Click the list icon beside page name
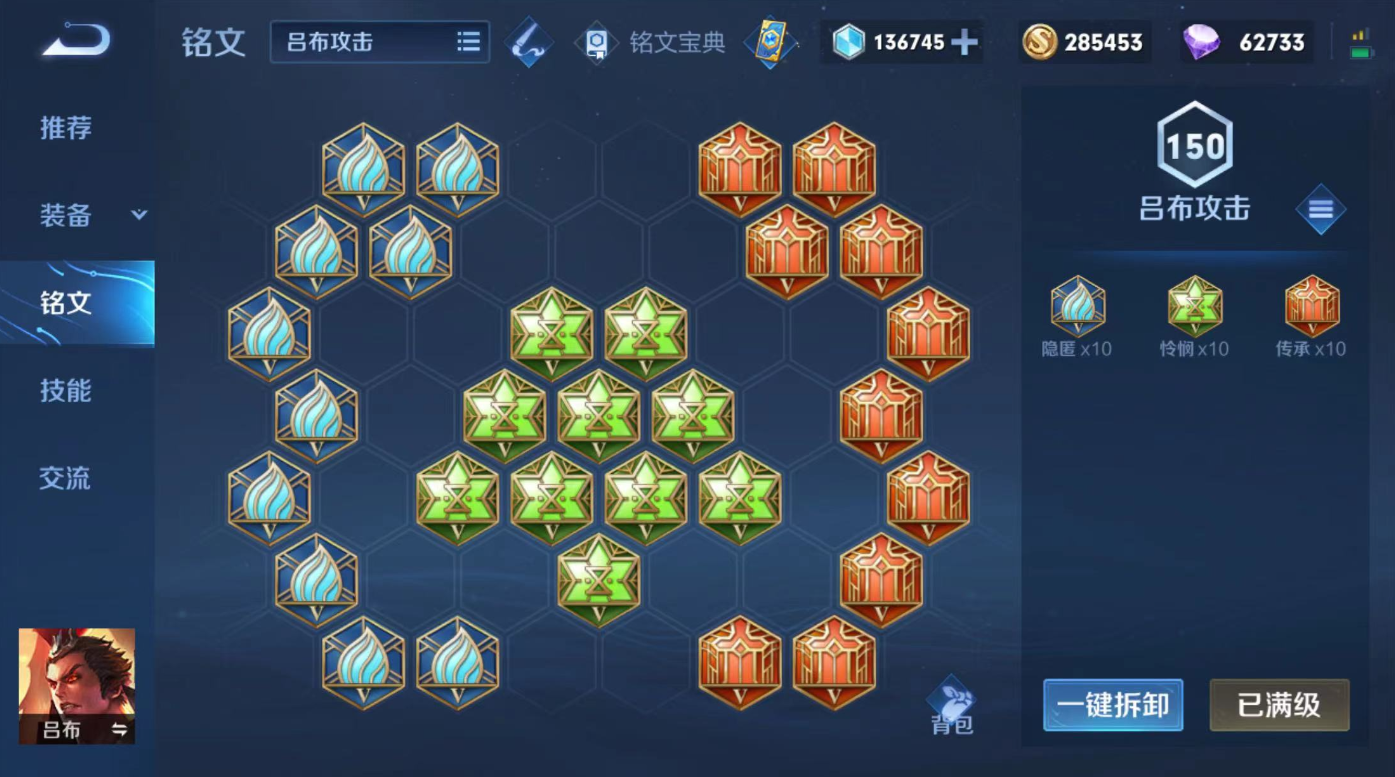The height and width of the screenshot is (777, 1395). pyautogui.click(x=467, y=42)
